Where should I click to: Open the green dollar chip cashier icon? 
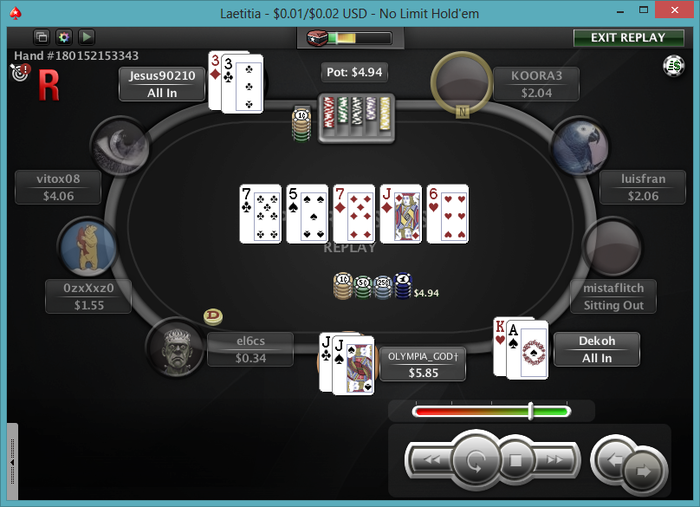[x=672, y=66]
